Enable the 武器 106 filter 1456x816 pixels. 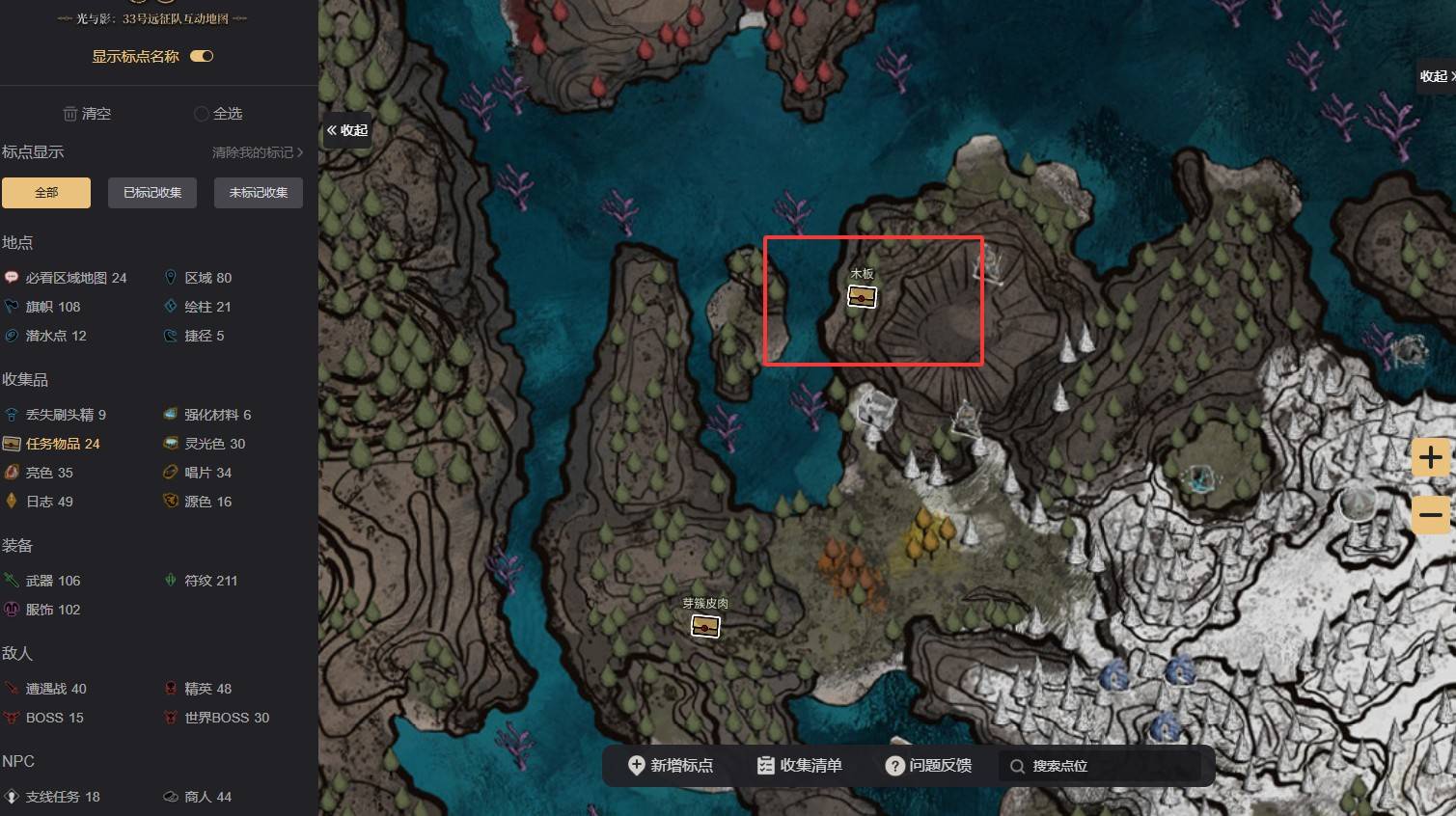[x=53, y=581]
